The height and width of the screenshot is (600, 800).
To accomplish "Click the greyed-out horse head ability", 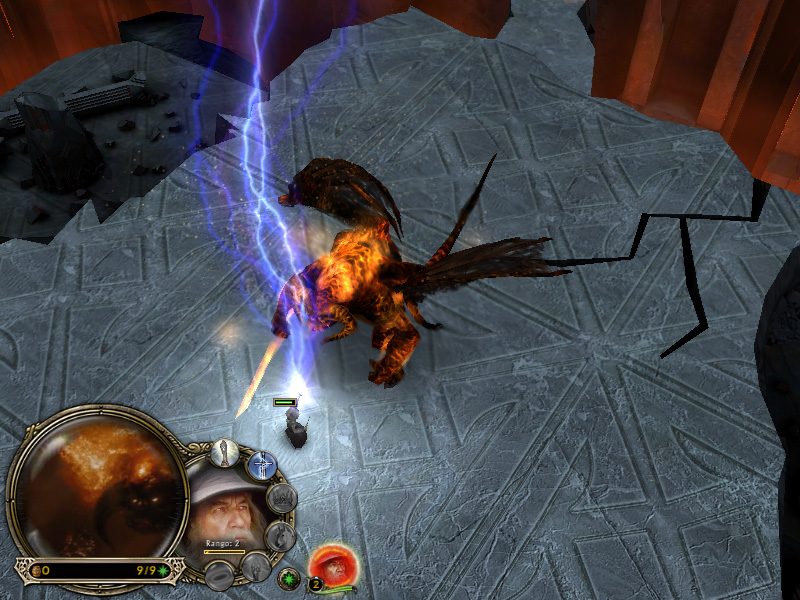I will point(283,536).
